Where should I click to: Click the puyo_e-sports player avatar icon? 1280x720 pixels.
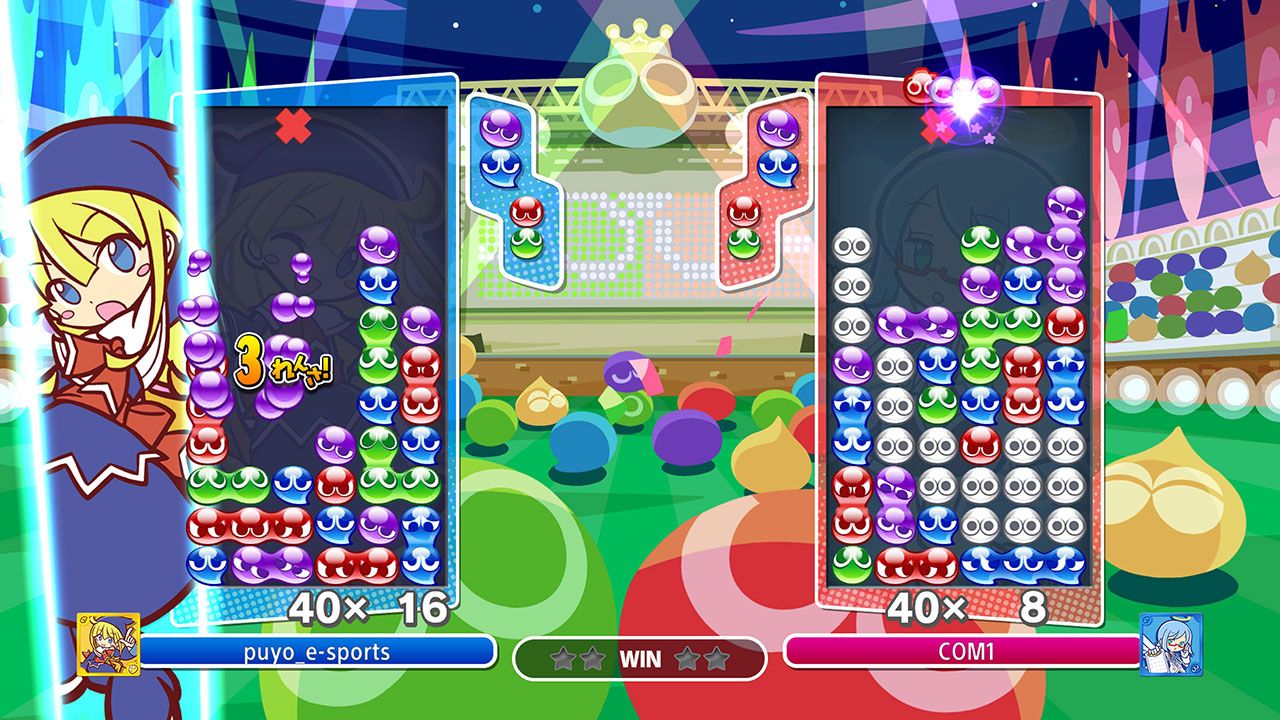point(108,645)
